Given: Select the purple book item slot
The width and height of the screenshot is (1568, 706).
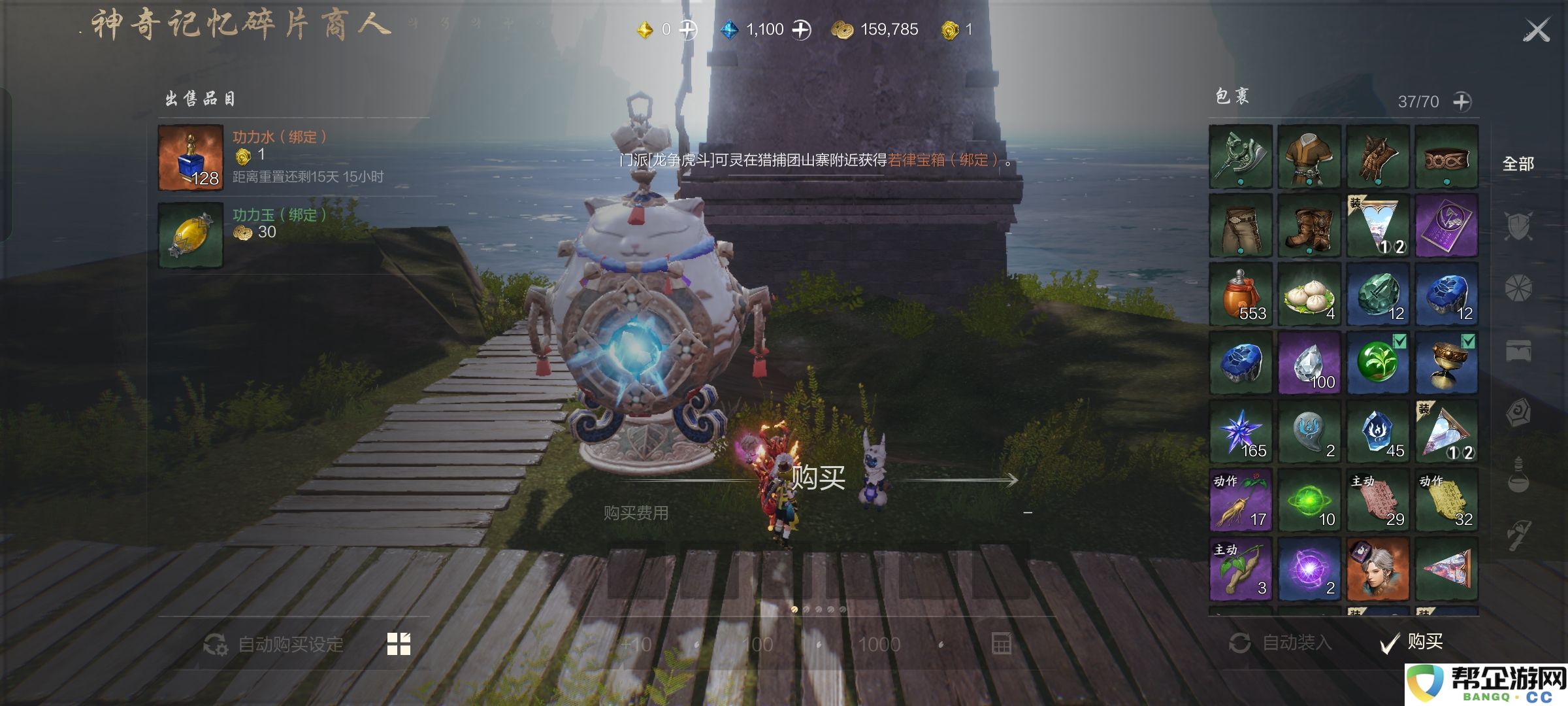Looking at the screenshot, I should 1446,226.
